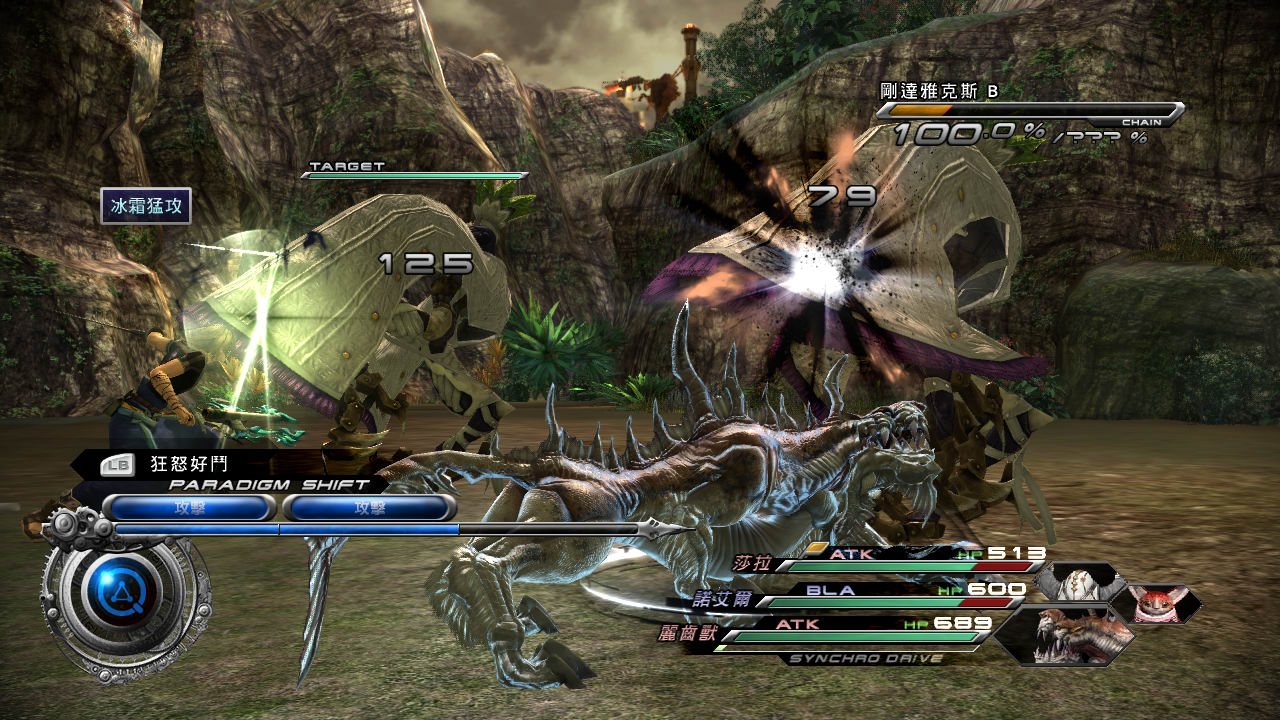Viewport: 1280px width, 720px height.
Task: Select the 冰霜猛攻 ability label
Action: pyautogui.click(x=145, y=206)
